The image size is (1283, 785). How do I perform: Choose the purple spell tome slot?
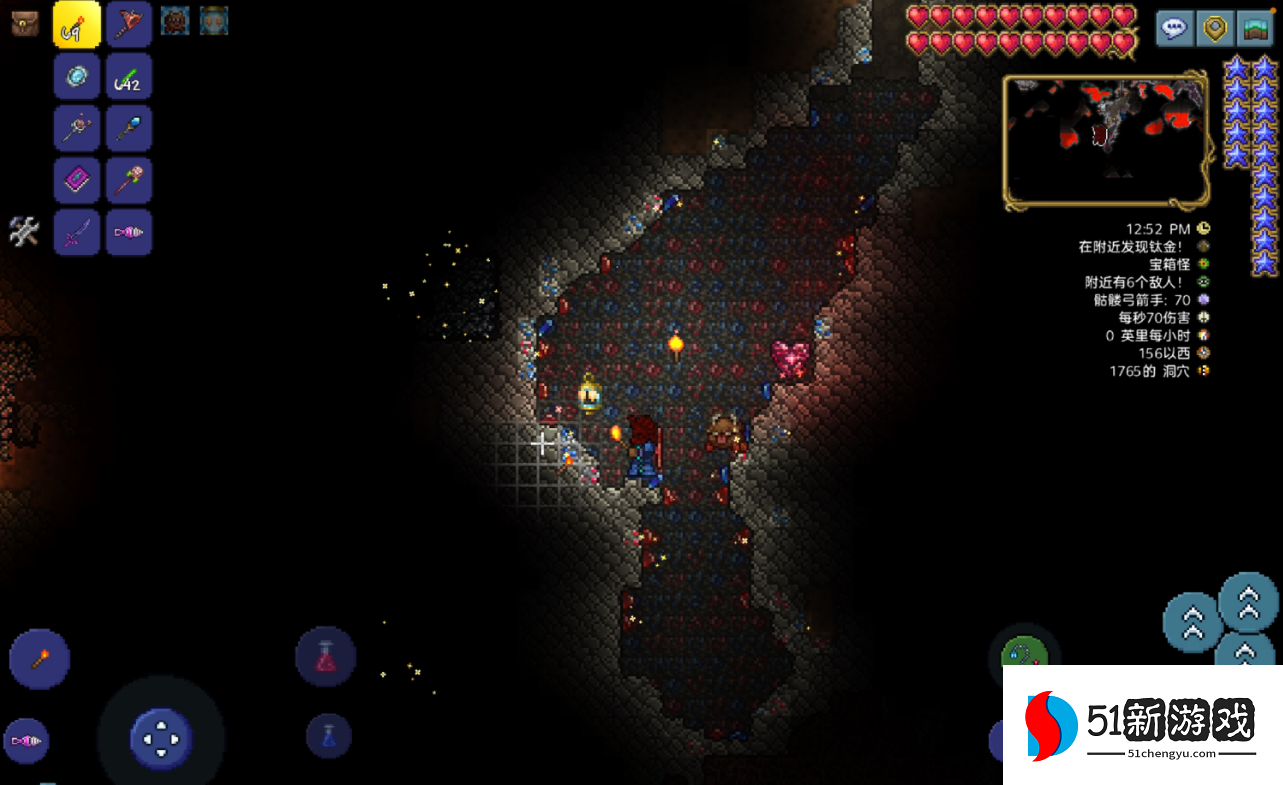[x=77, y=181]
